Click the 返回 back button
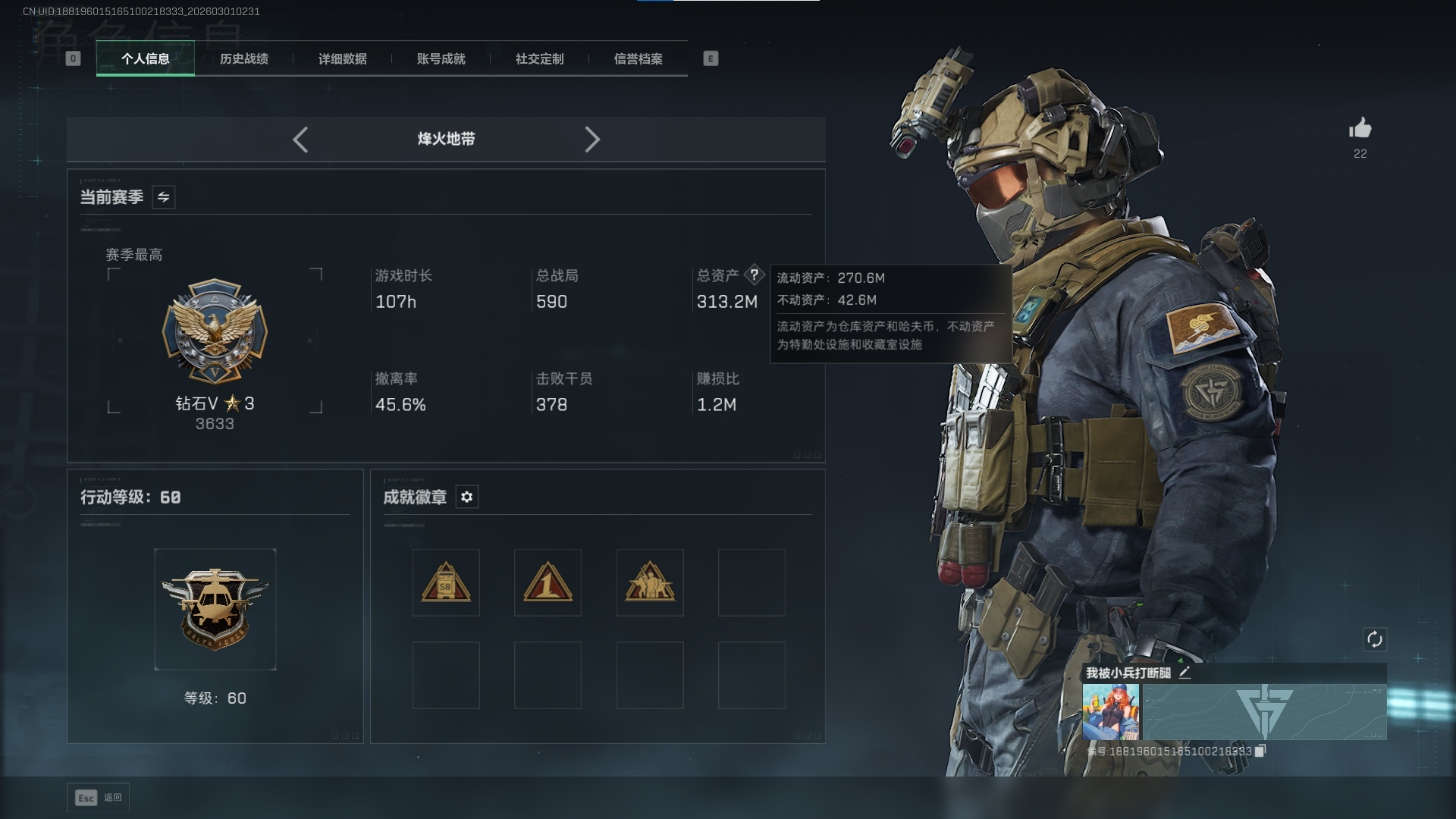 99,798
